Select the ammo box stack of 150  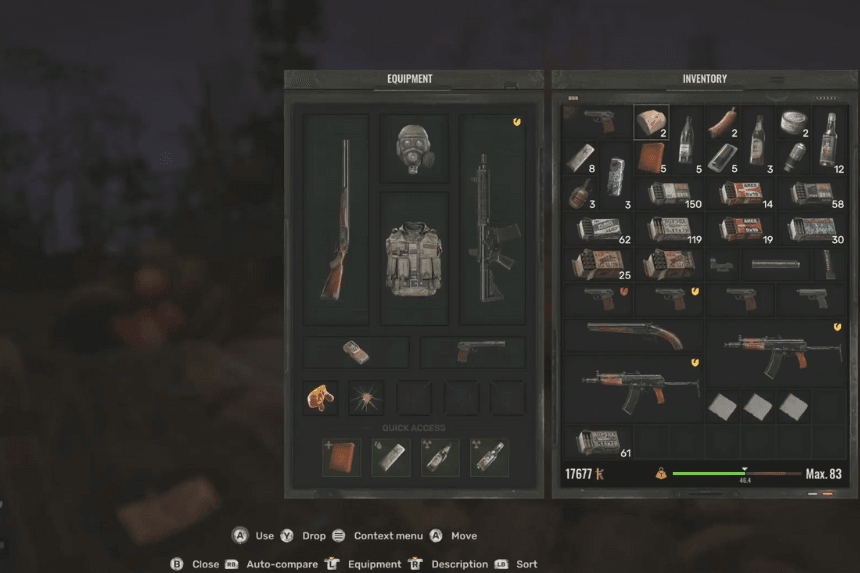tap(668, 192)
